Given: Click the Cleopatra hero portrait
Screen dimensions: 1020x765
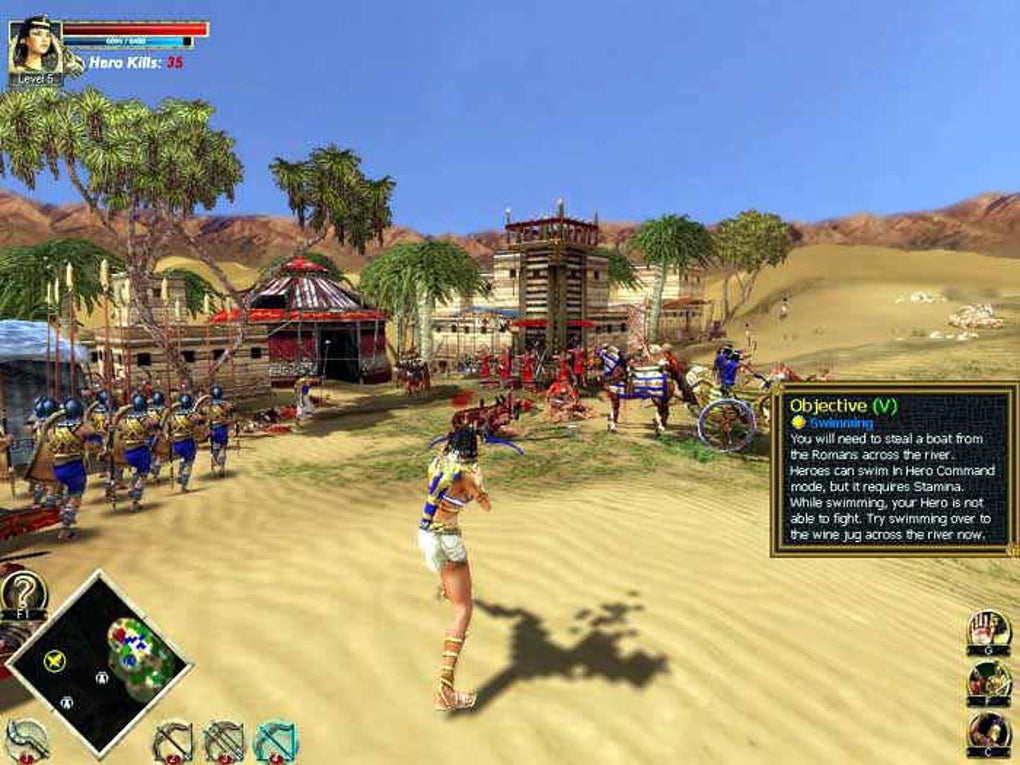Looking at the screenshot, I should point(34,45).
